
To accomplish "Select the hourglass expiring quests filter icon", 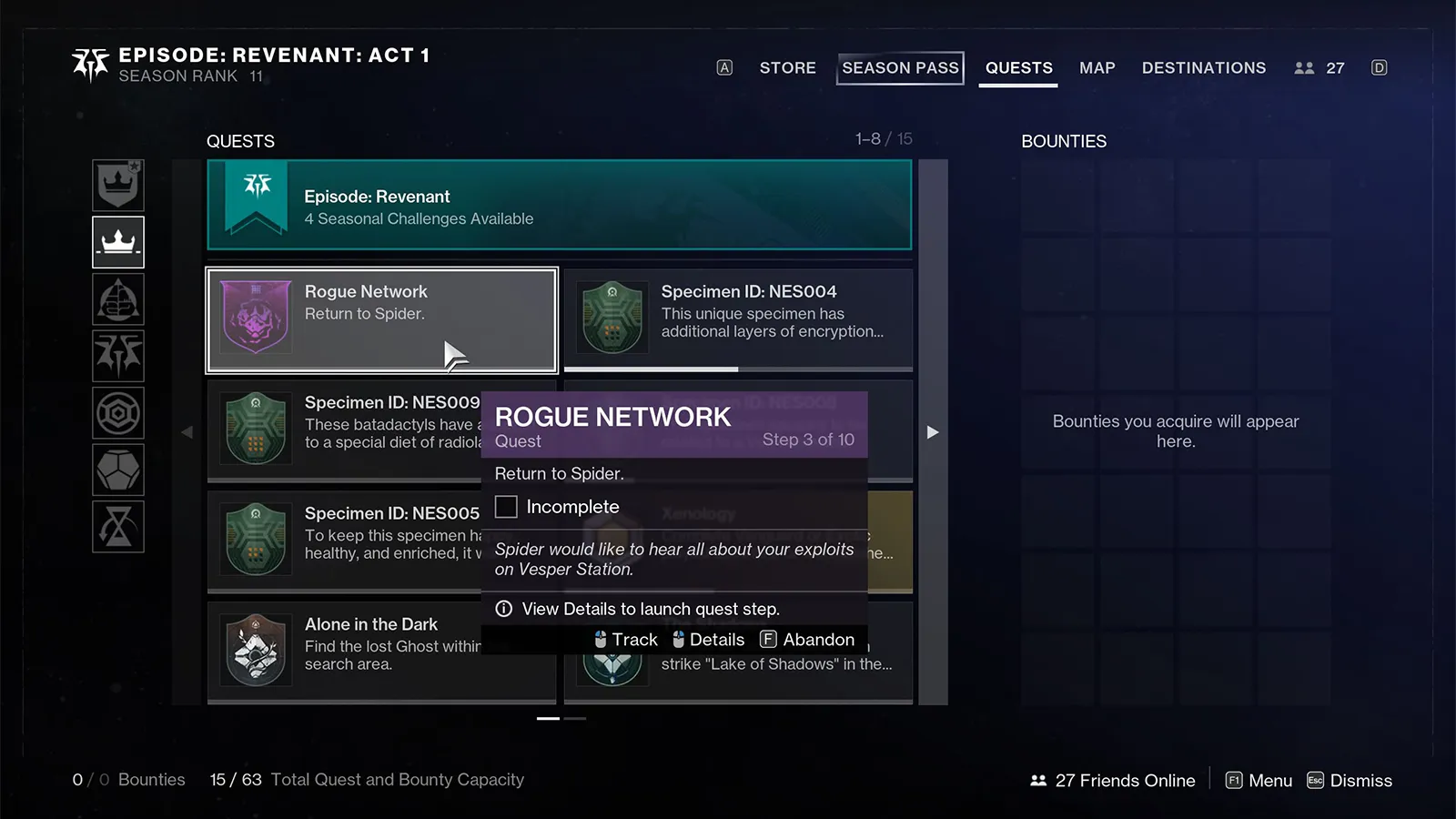I will [118, 528].
